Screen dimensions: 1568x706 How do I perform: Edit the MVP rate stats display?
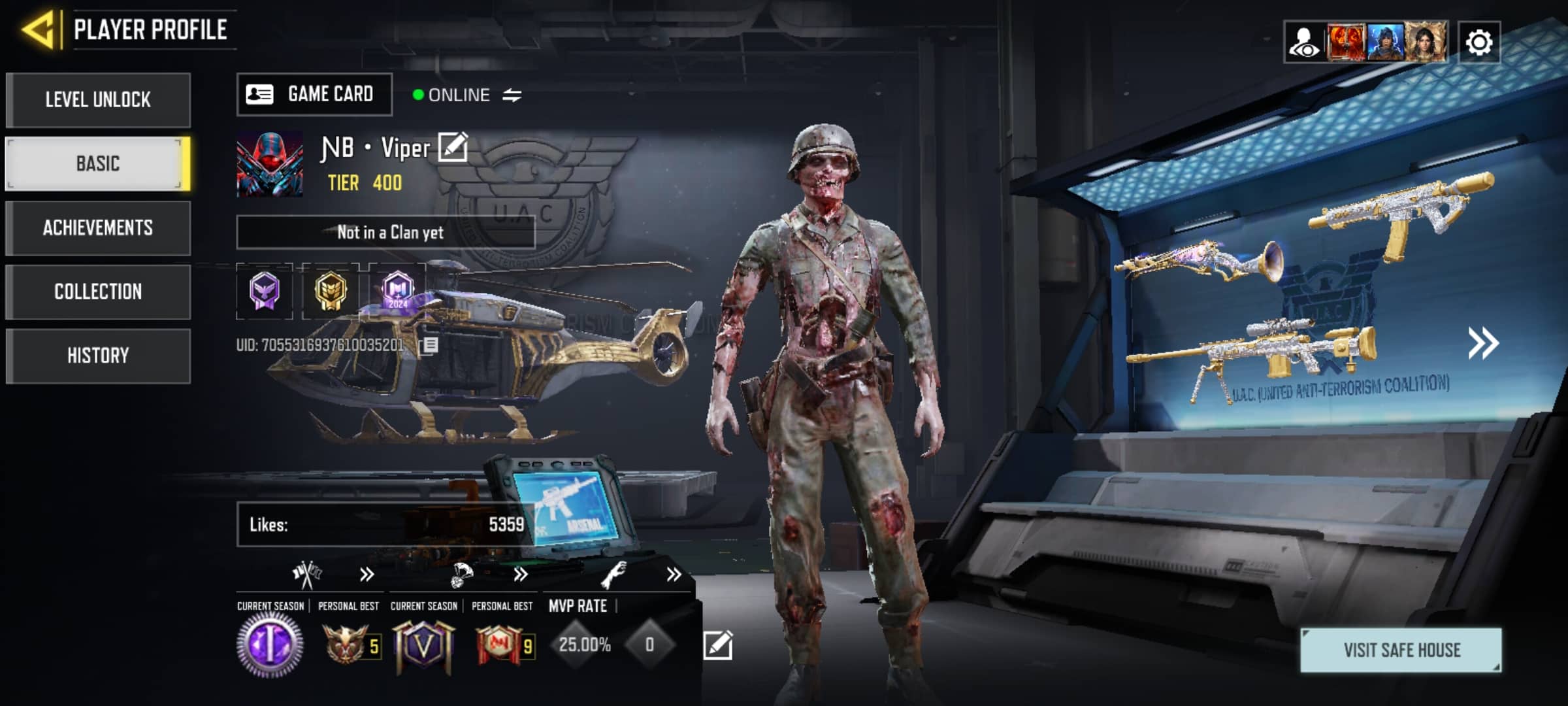[x=717, y=645]
